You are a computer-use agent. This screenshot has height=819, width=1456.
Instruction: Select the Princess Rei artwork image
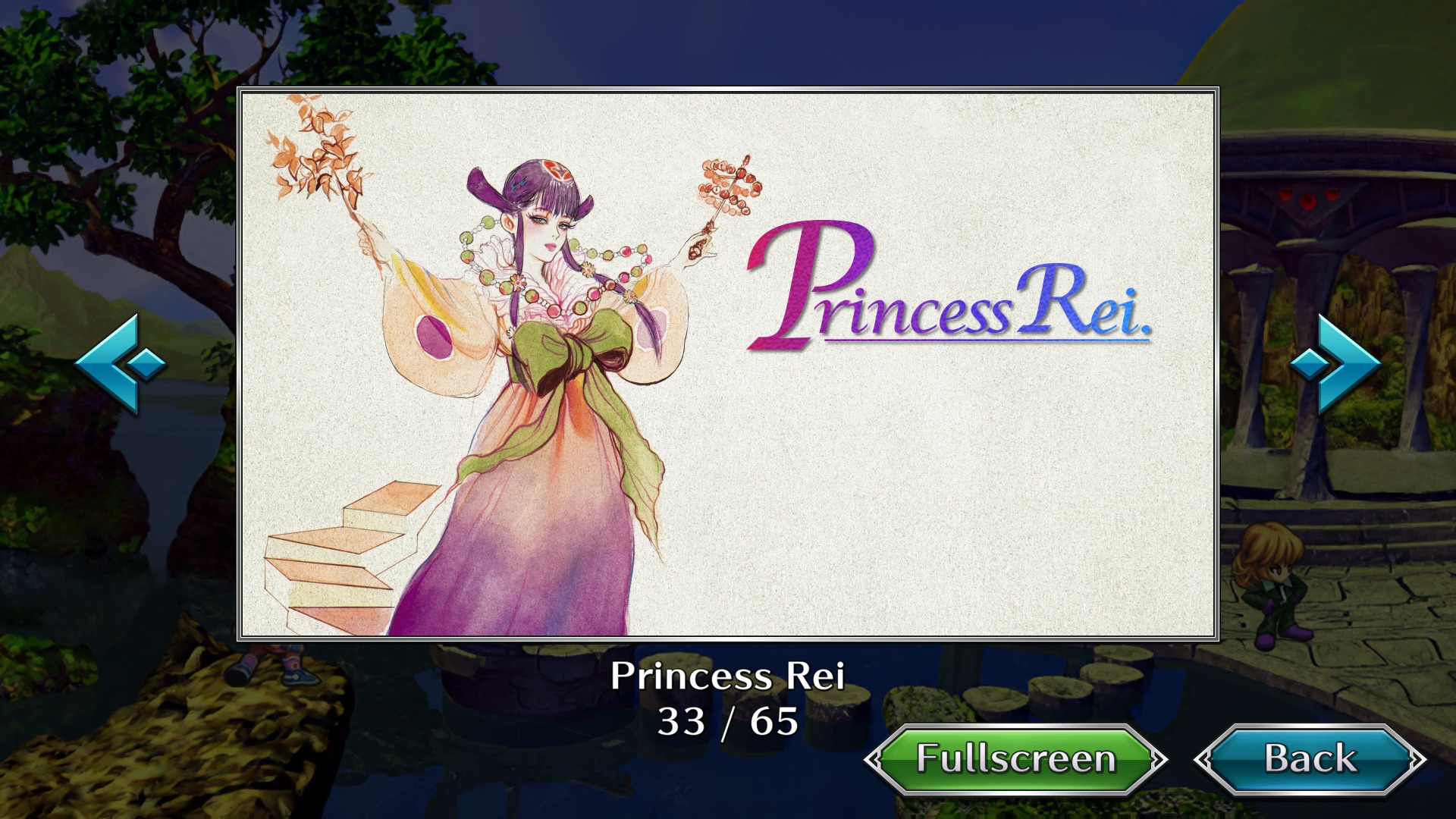(x=727, y=364)
